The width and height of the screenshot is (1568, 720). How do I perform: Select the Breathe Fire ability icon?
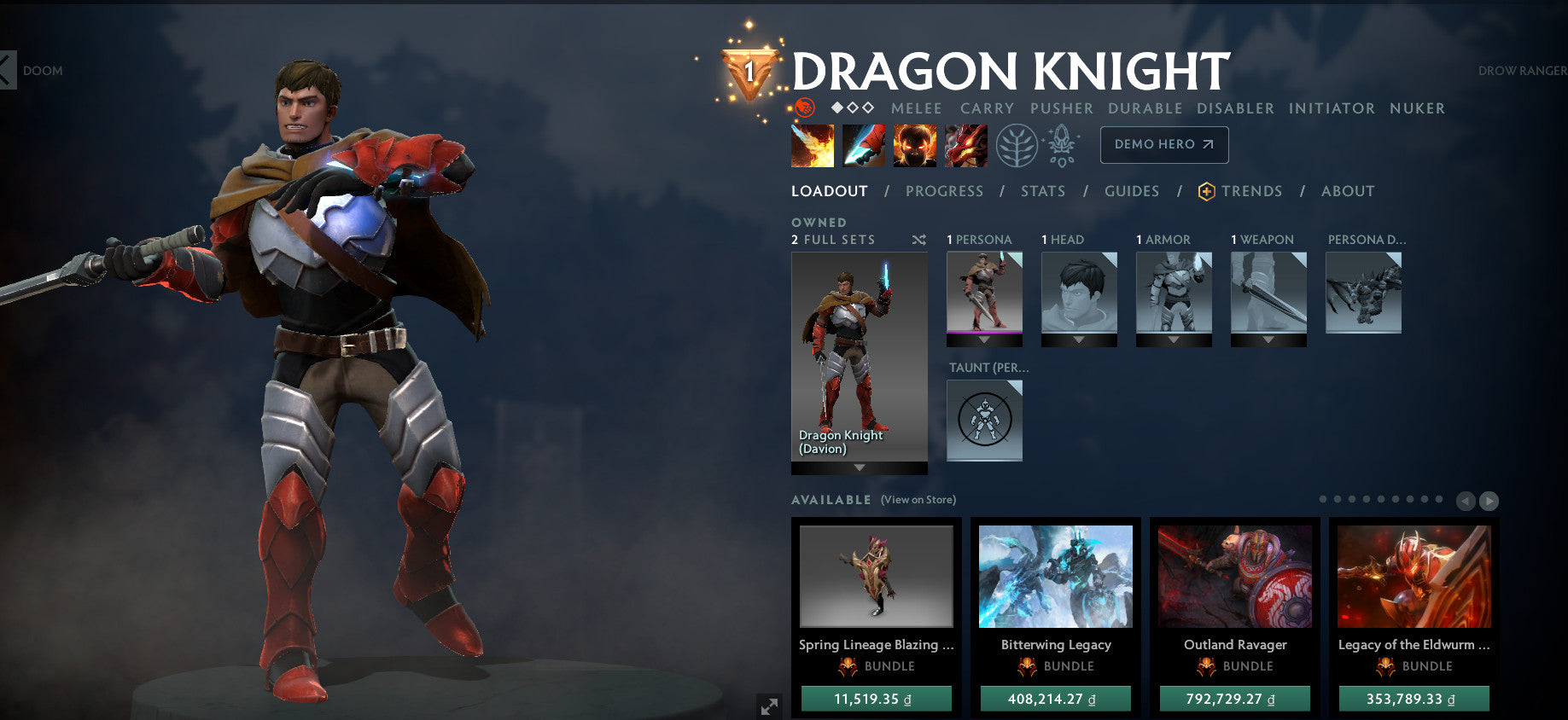point(813,145)
